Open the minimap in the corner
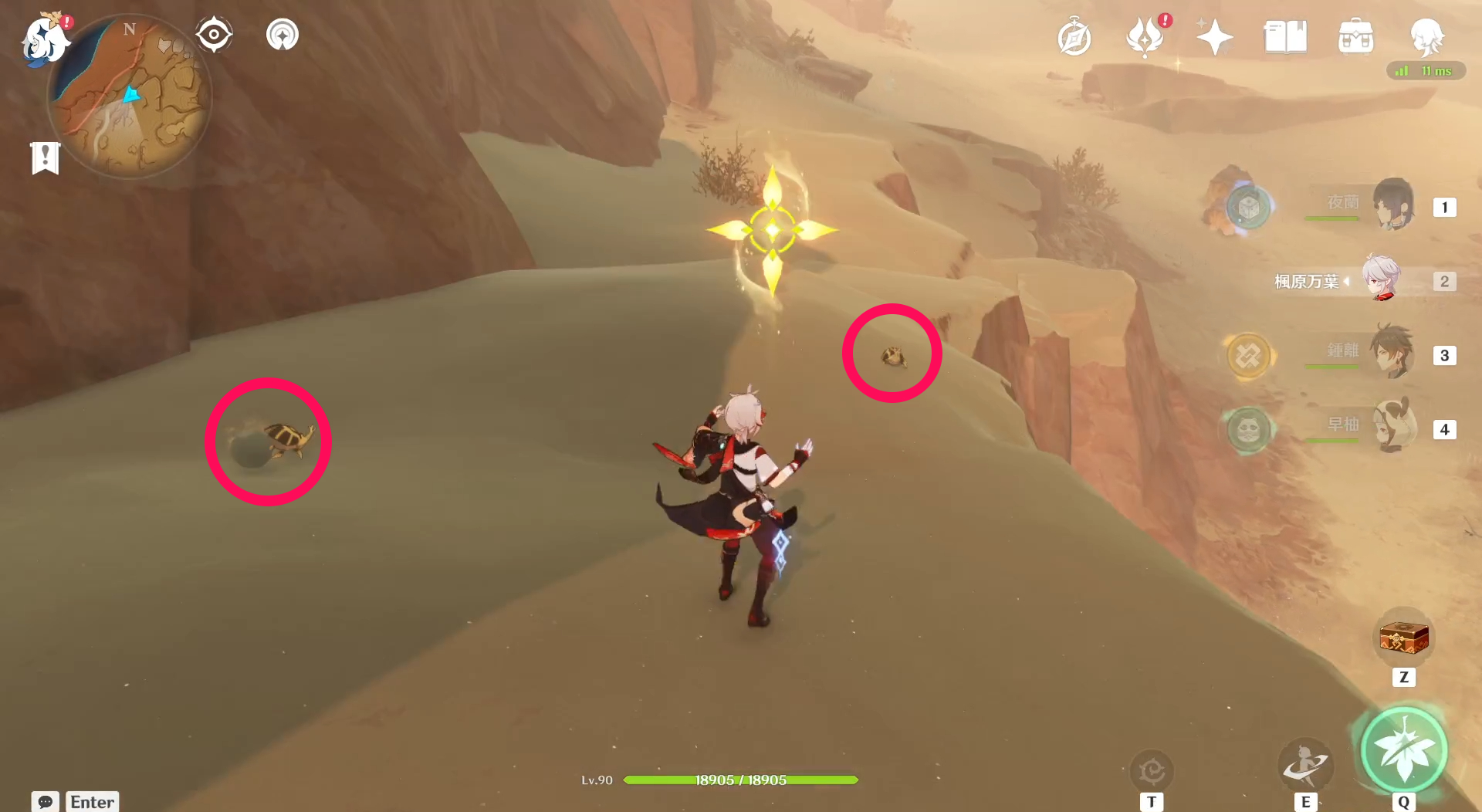 (131, 93)
